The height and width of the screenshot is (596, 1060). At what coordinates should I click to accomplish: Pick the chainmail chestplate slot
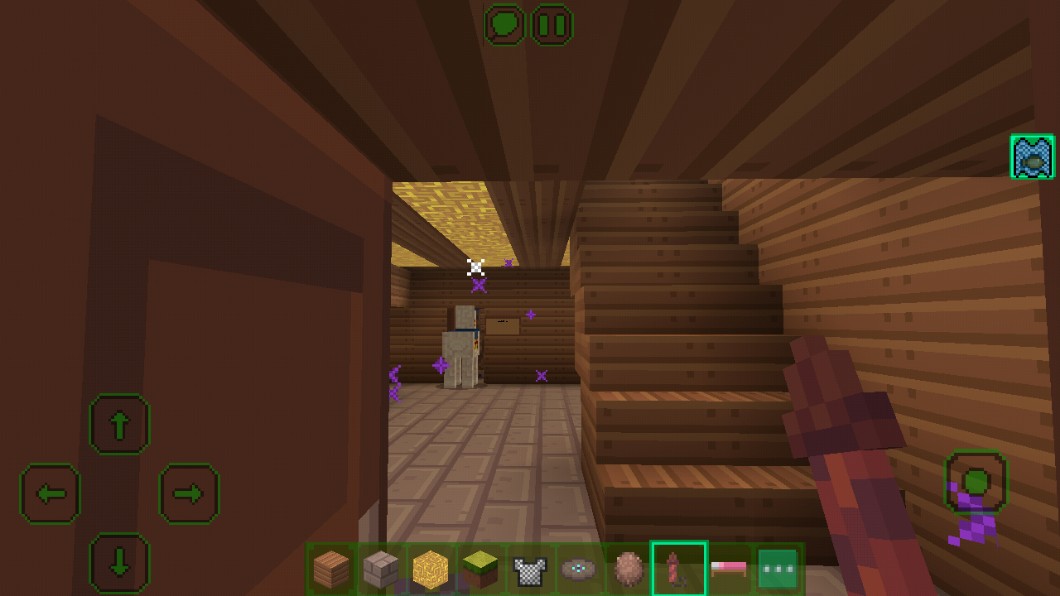(x=530, y=570)
